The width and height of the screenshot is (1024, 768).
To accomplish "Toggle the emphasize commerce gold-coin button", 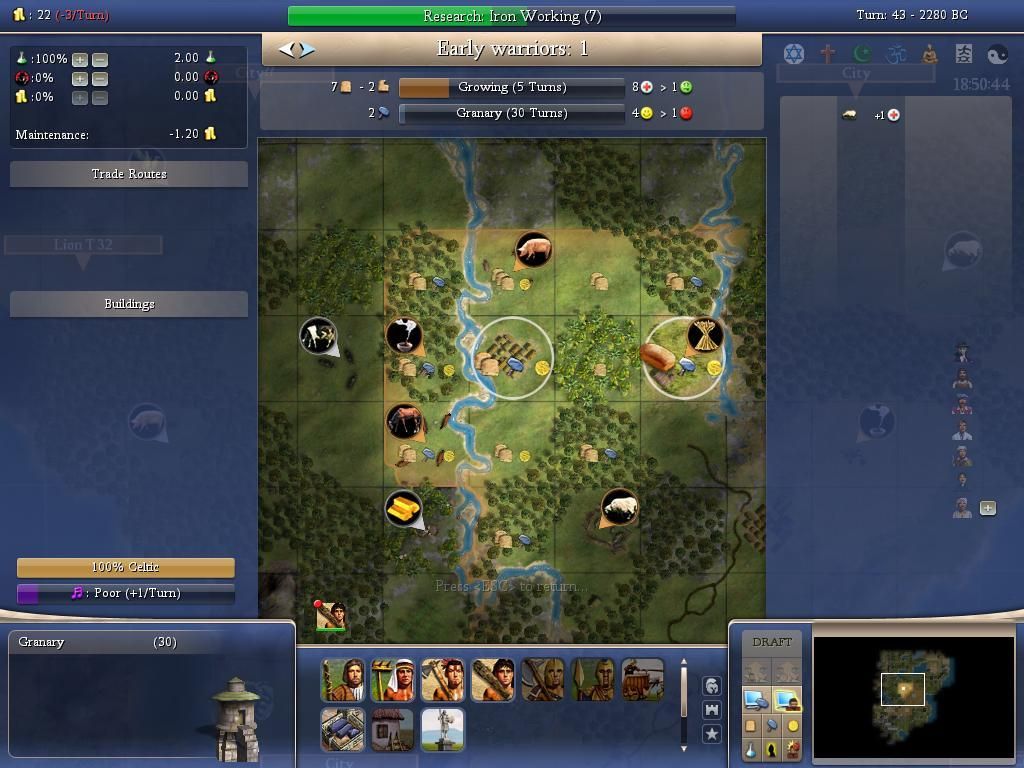I will [793, 726].
